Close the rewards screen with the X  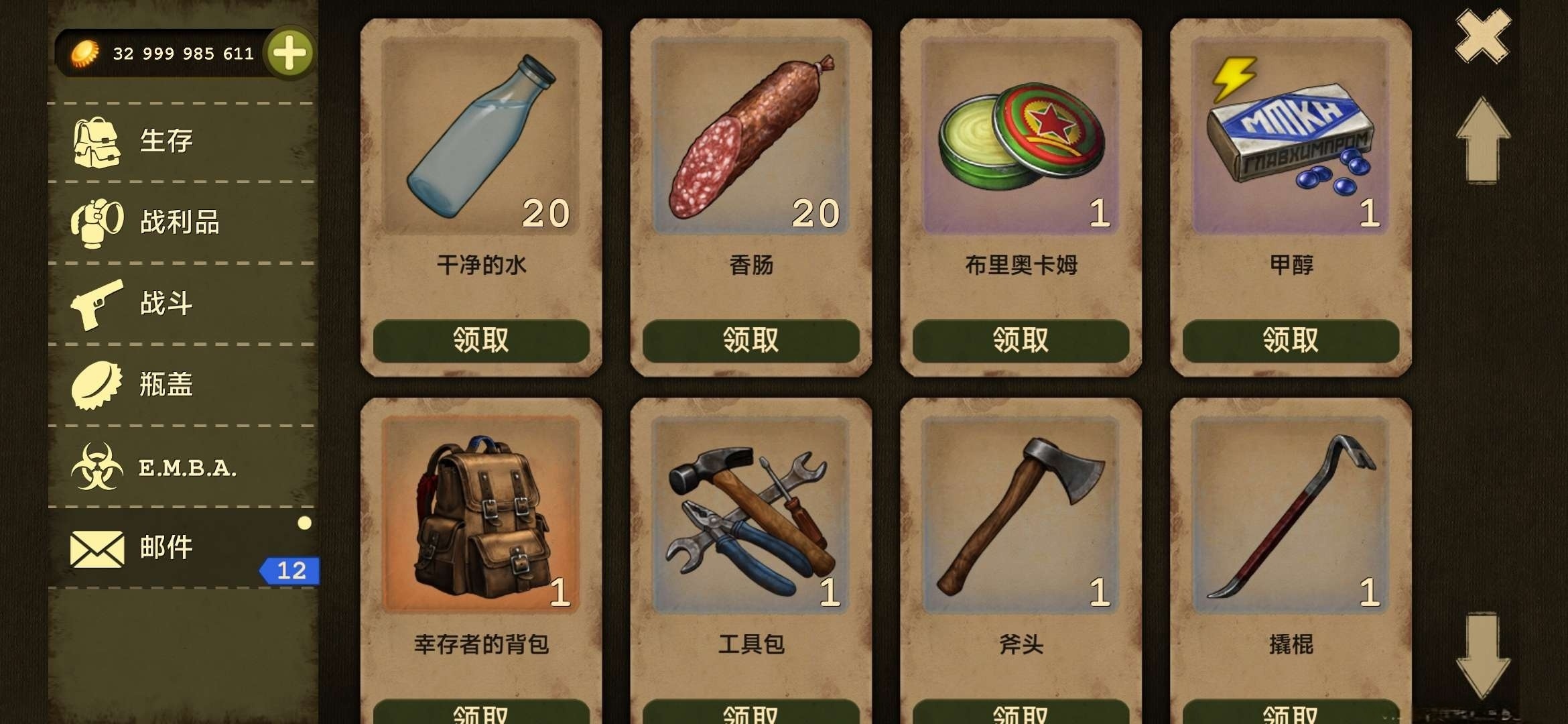1485,37
